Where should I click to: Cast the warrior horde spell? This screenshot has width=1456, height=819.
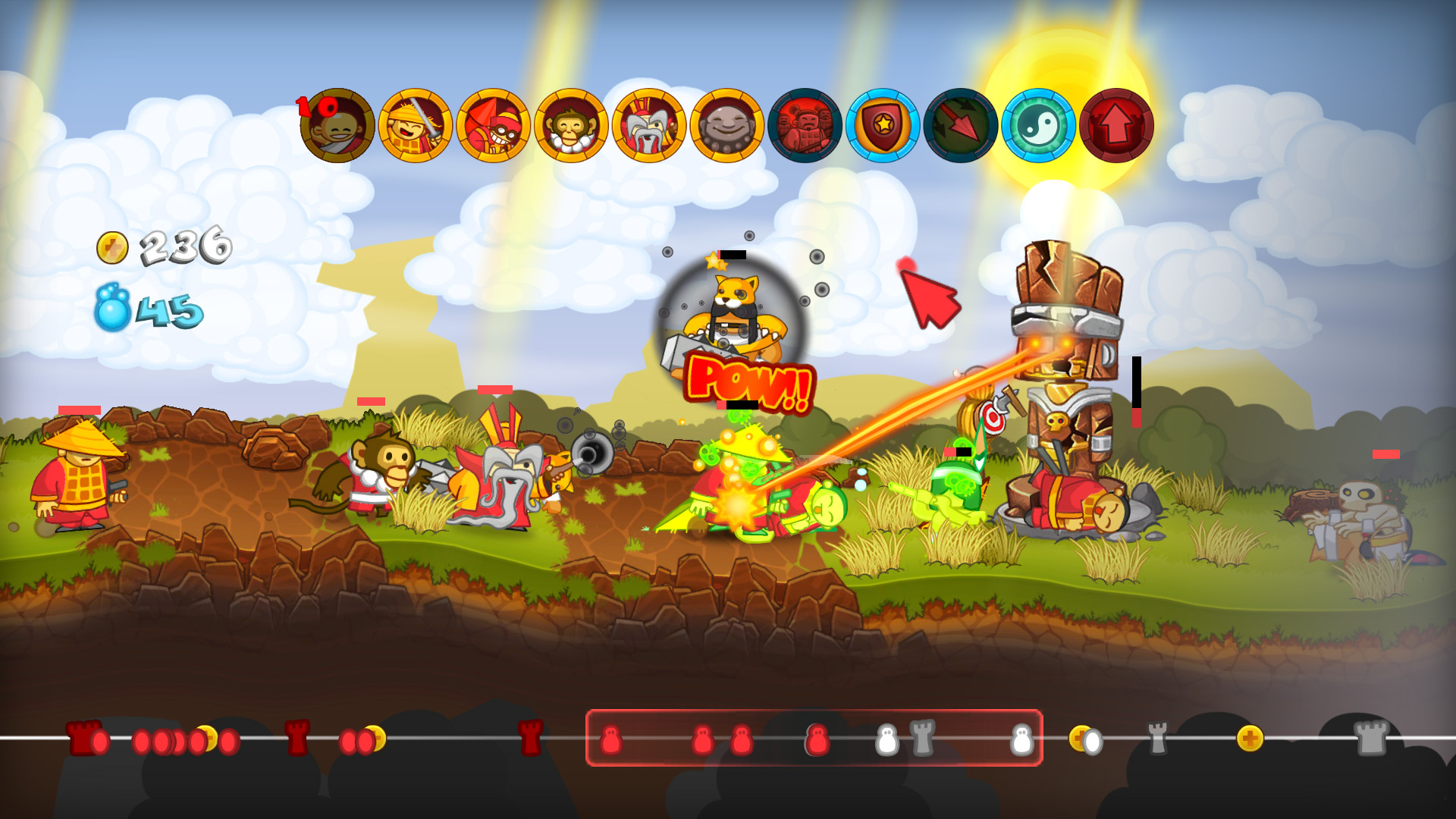[806, 125]
